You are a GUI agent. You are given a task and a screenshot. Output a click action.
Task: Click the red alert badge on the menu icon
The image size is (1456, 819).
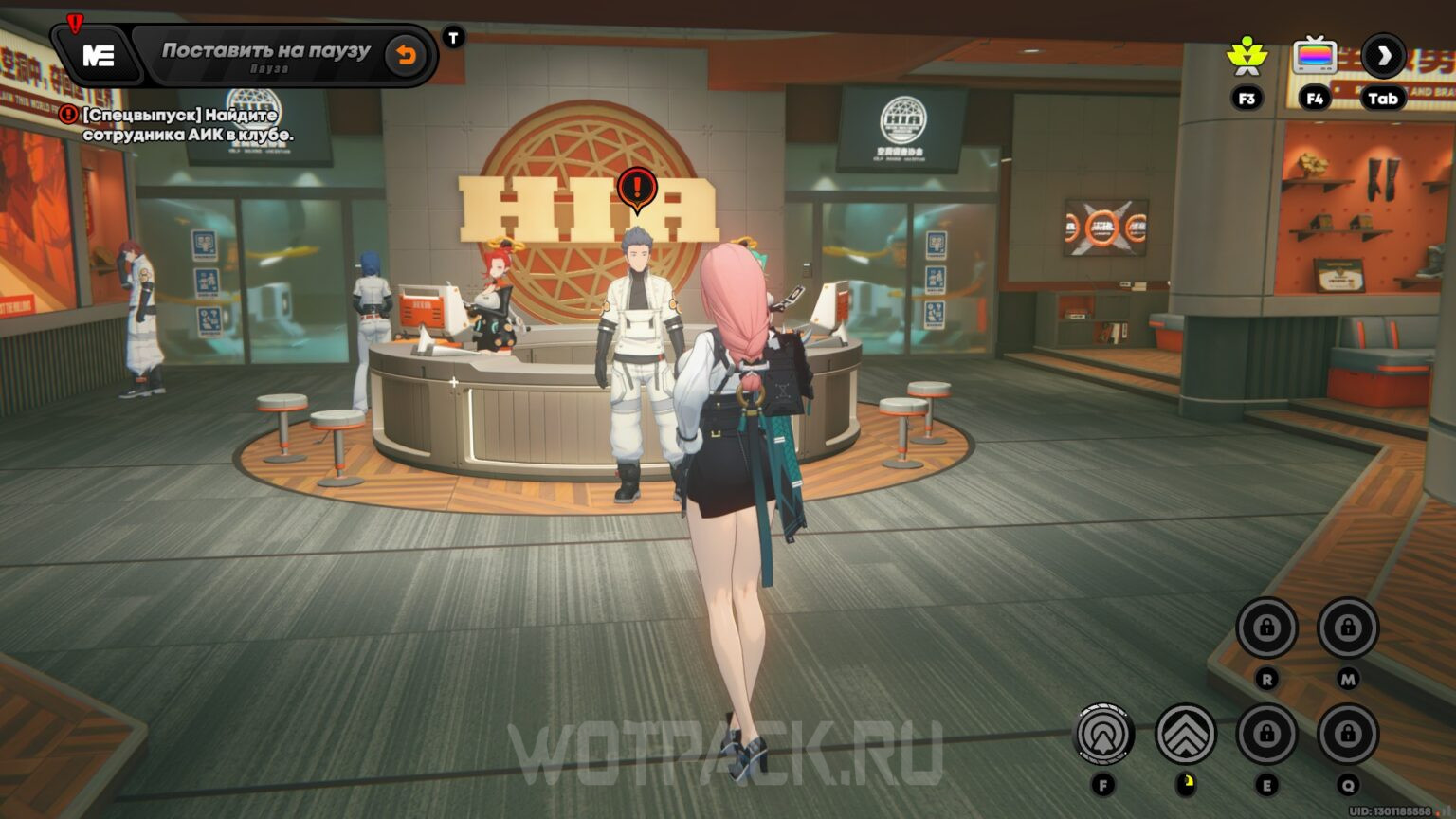pyautogui.click(x=74, y=21)
